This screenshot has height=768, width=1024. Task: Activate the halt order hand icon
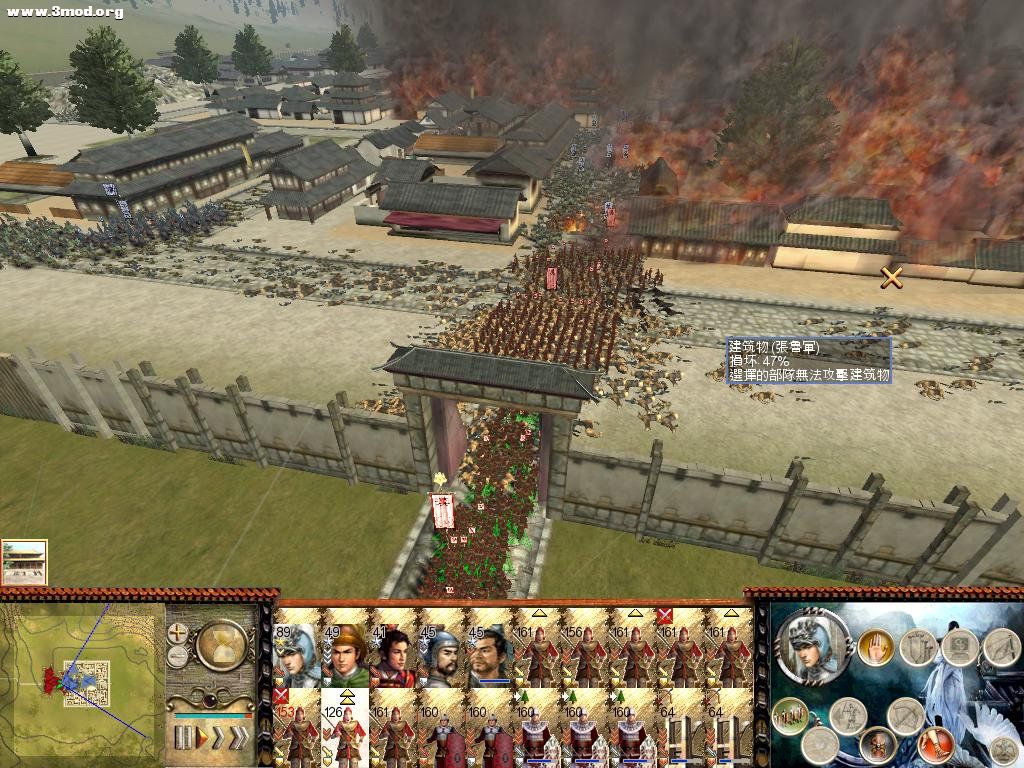[x=876, y=646]
